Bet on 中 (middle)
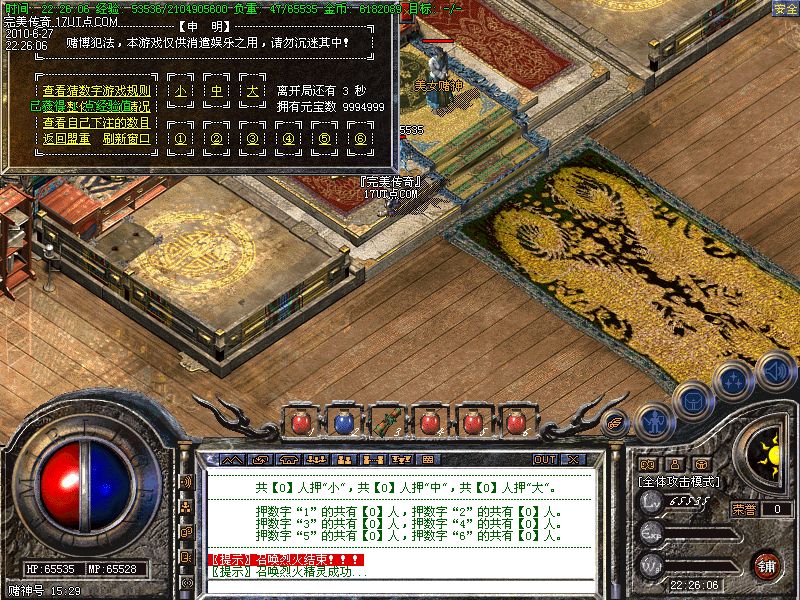 216,90
